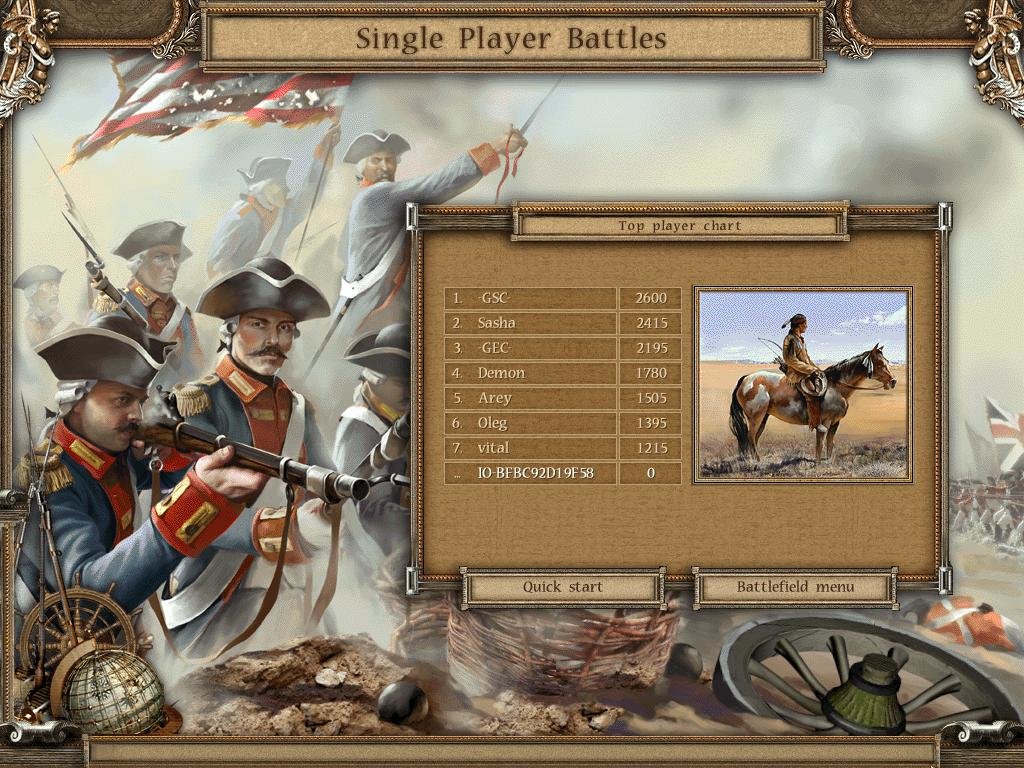Screen dimensions: 1024x768
Task: Select the vital player entry
Action: pos(530,448)
